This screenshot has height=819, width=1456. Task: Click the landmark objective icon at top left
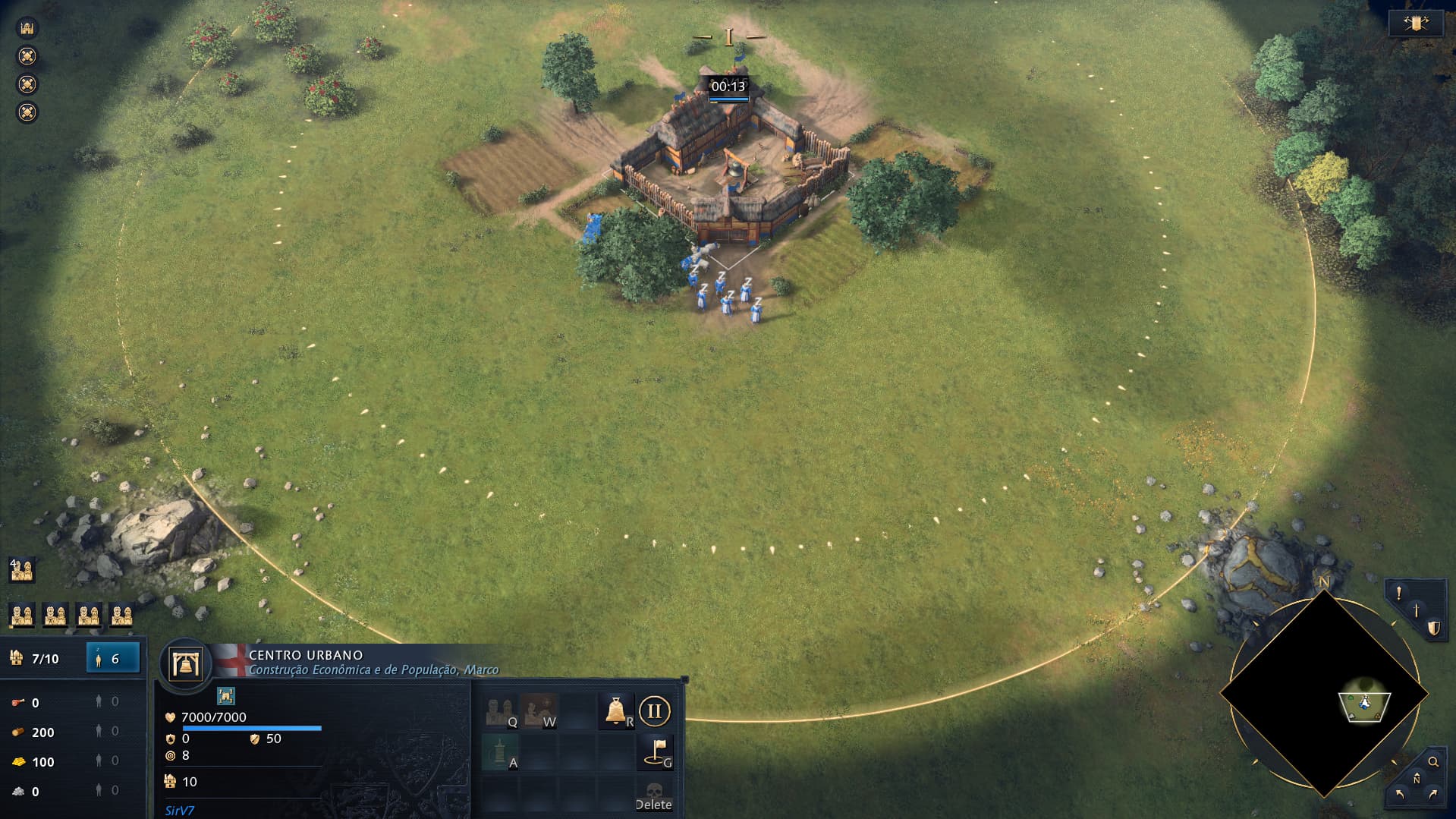point(27,28)
